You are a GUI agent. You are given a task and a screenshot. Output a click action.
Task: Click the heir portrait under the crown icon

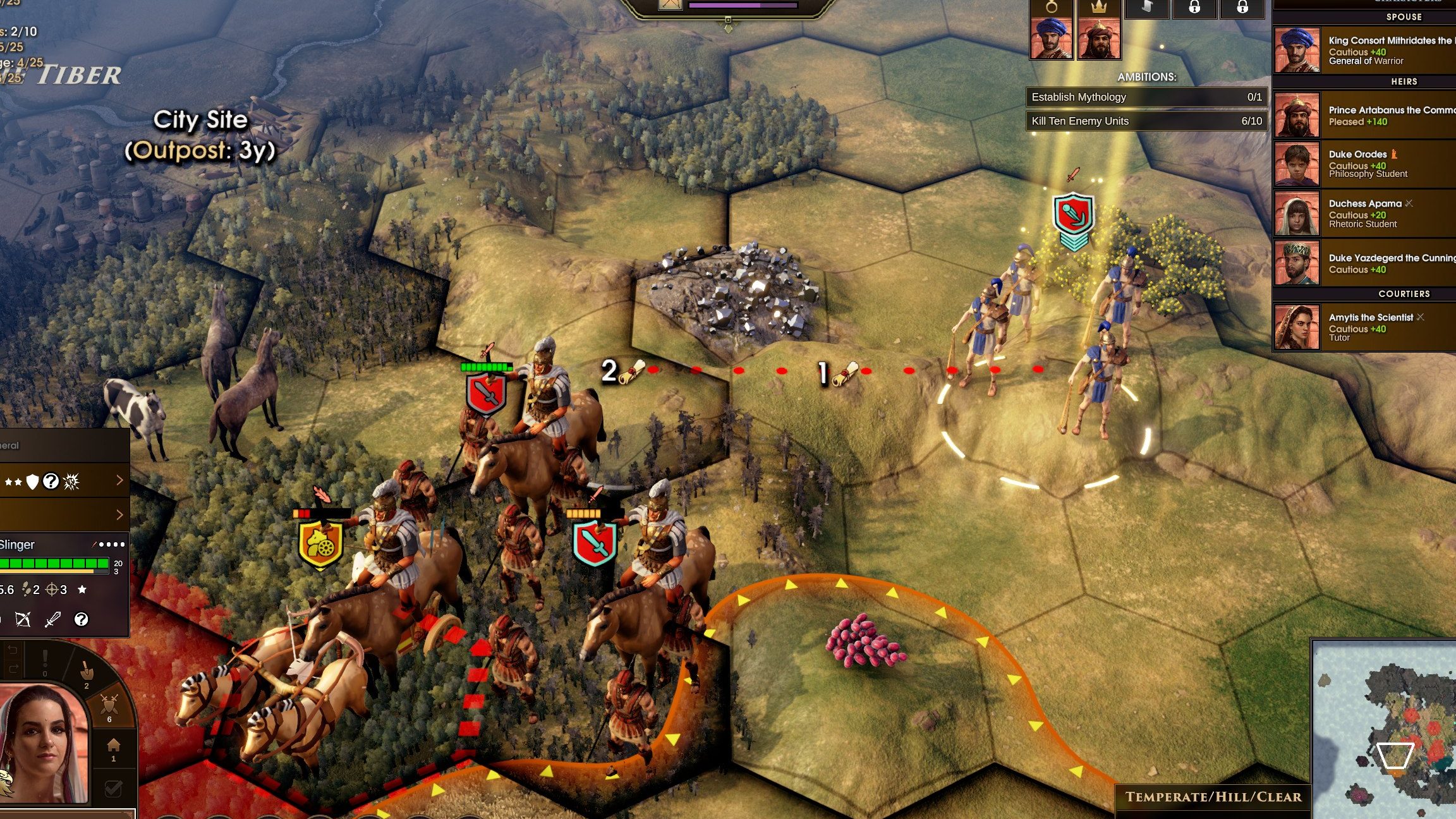pos(1099,38)
